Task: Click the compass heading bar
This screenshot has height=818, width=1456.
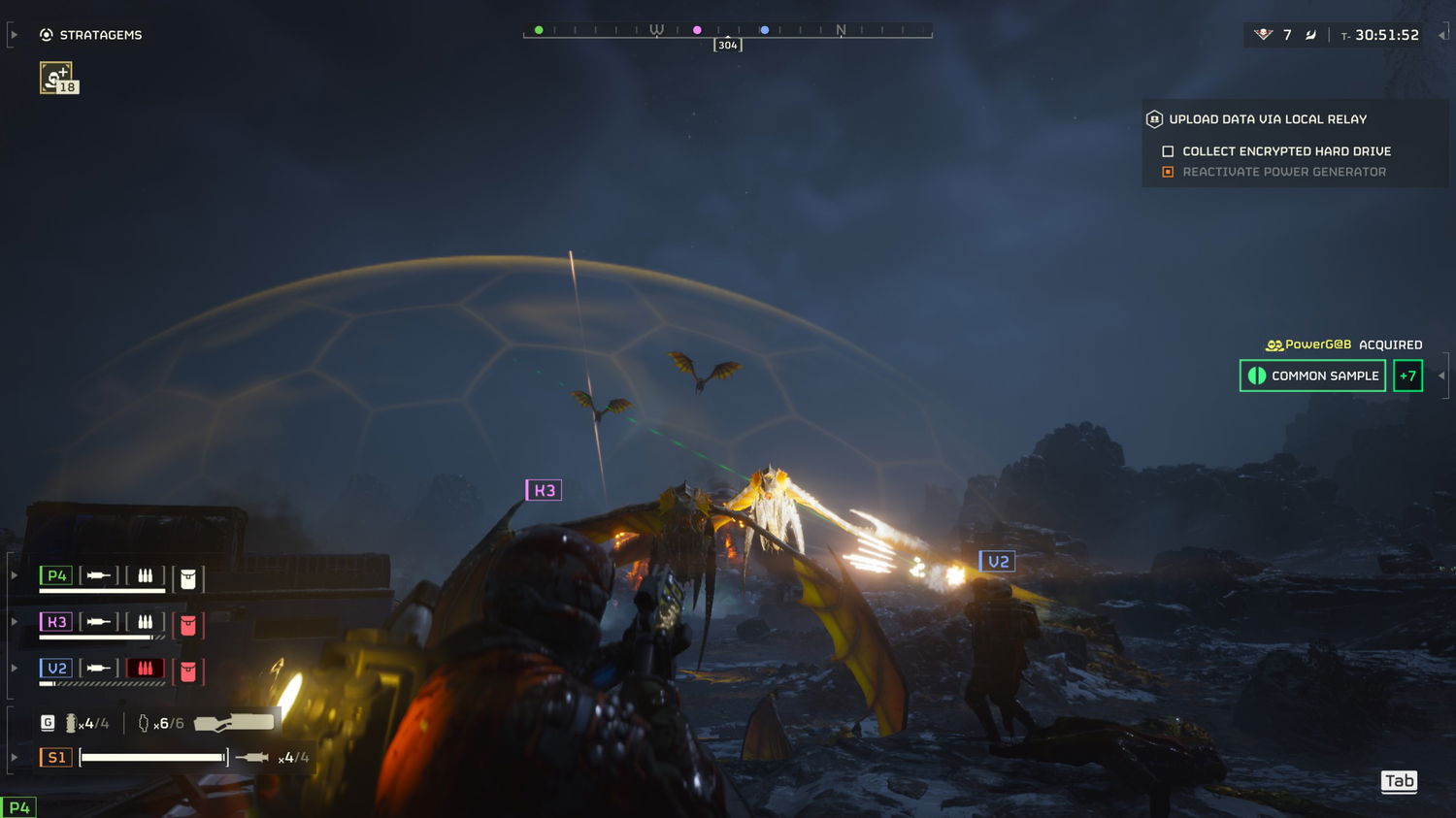Action: pos(727,31)
